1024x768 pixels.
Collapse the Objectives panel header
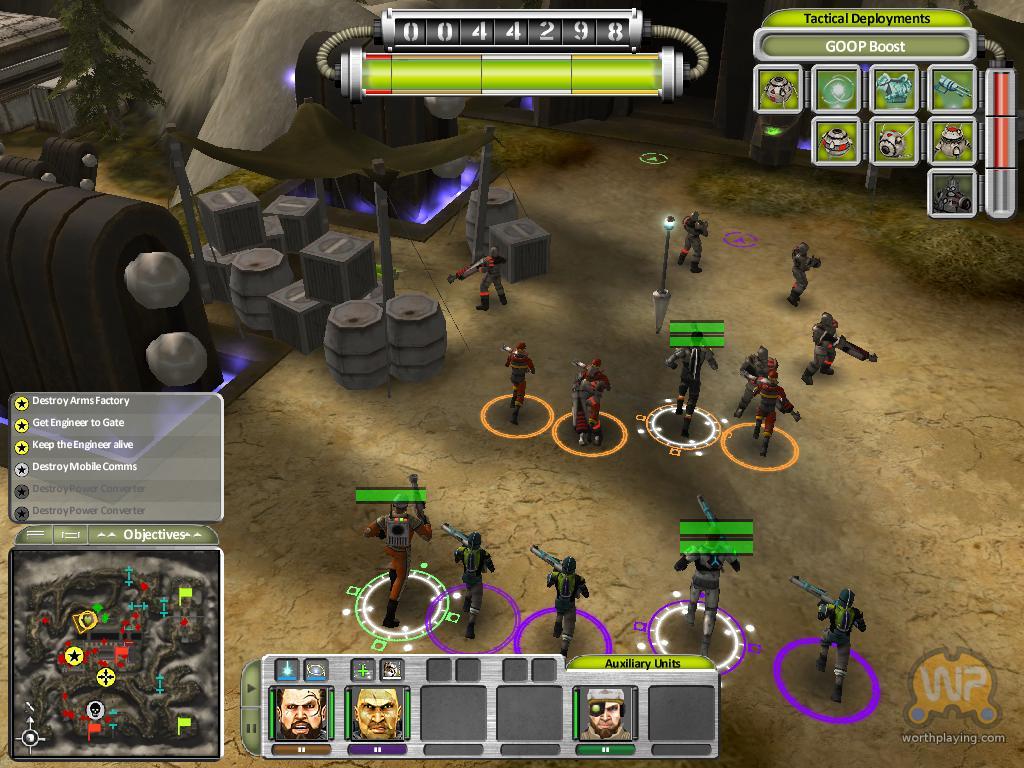[x=156, y=535]
